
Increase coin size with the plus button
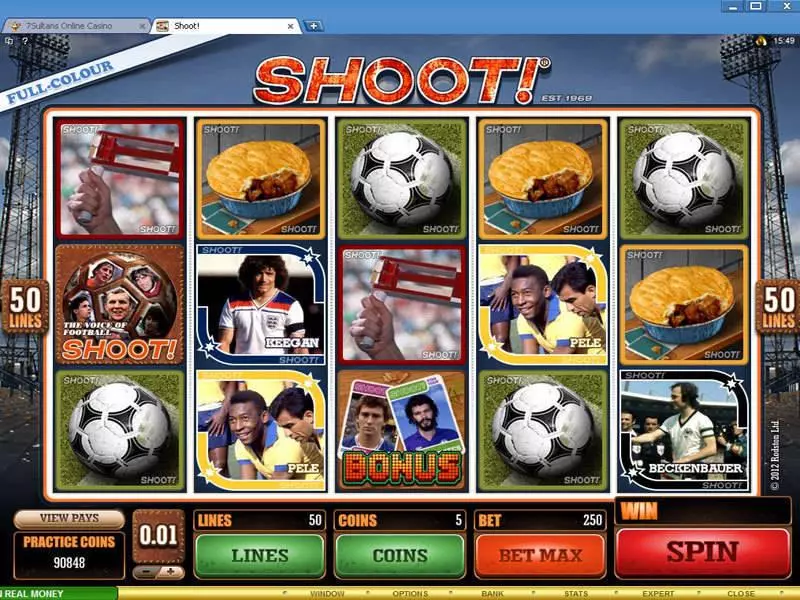coord(170,573)
